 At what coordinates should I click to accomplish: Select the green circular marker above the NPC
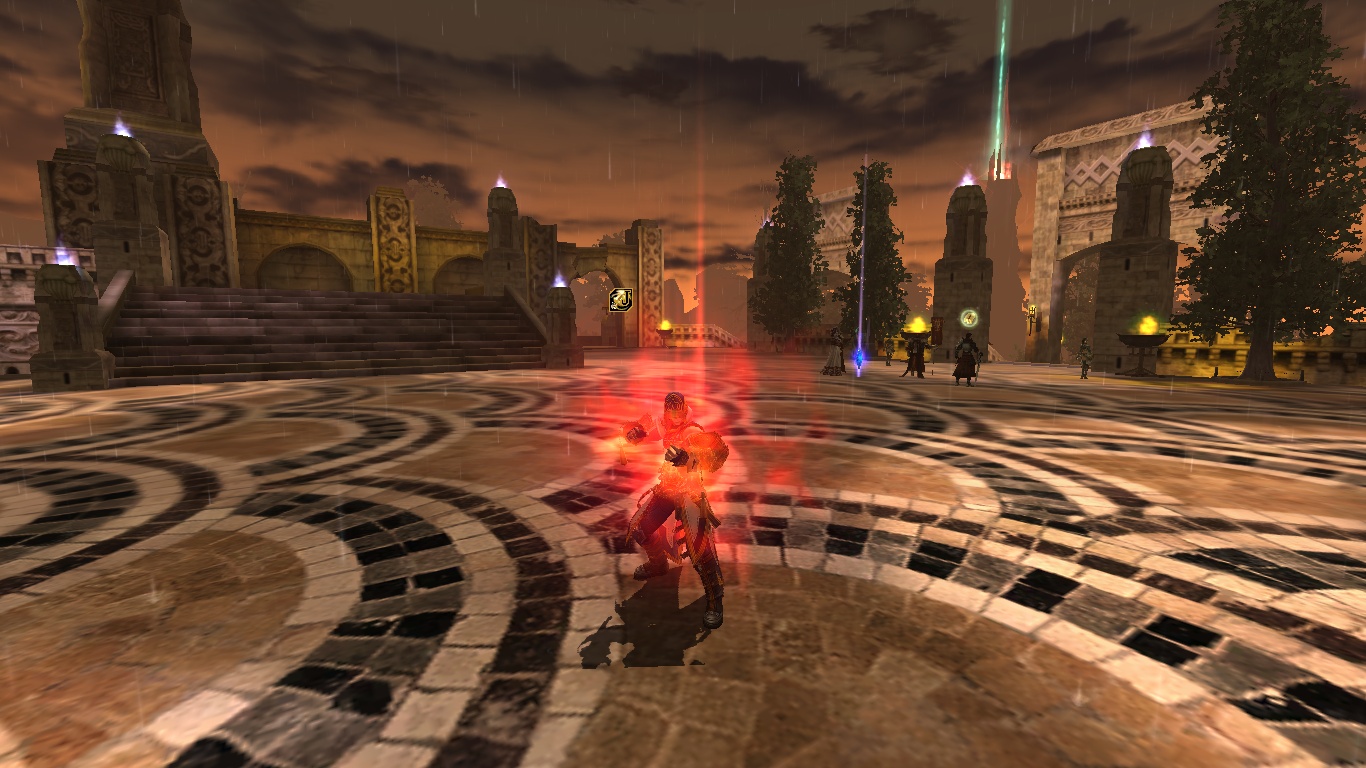point(968,318)
